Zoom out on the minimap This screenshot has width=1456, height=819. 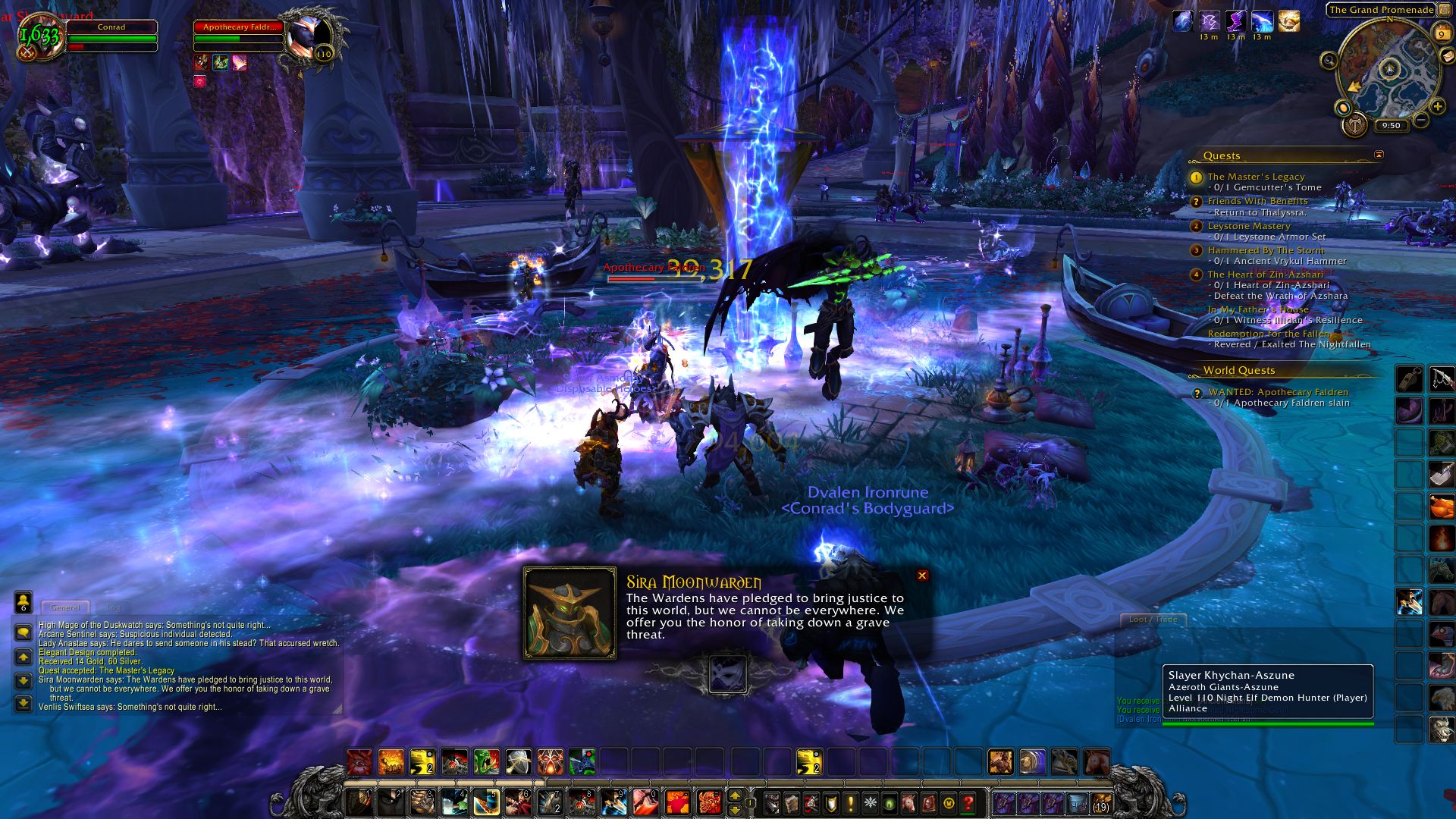point(1420,120)
